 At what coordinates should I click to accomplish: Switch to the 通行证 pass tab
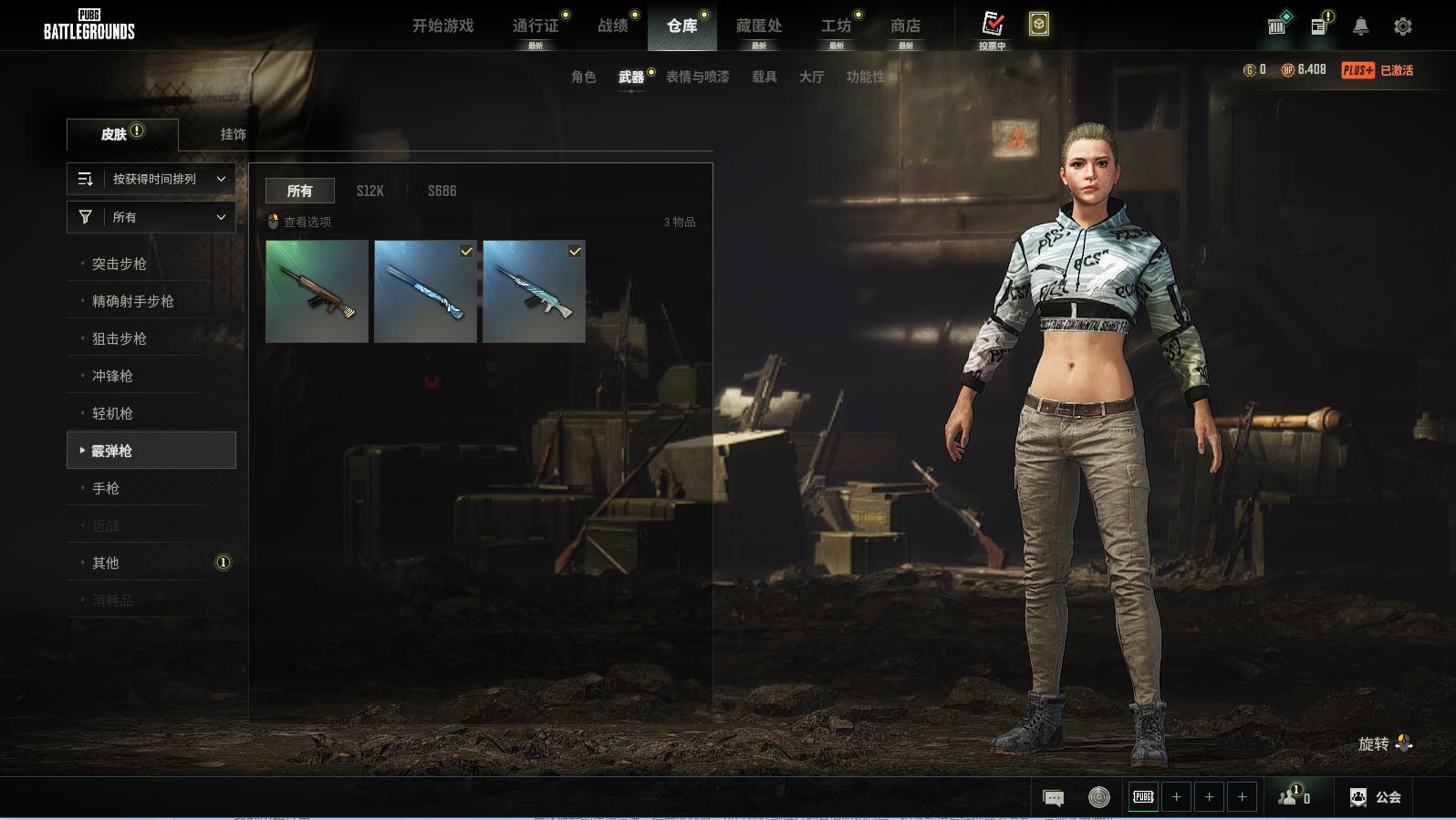tap(536, 26)
